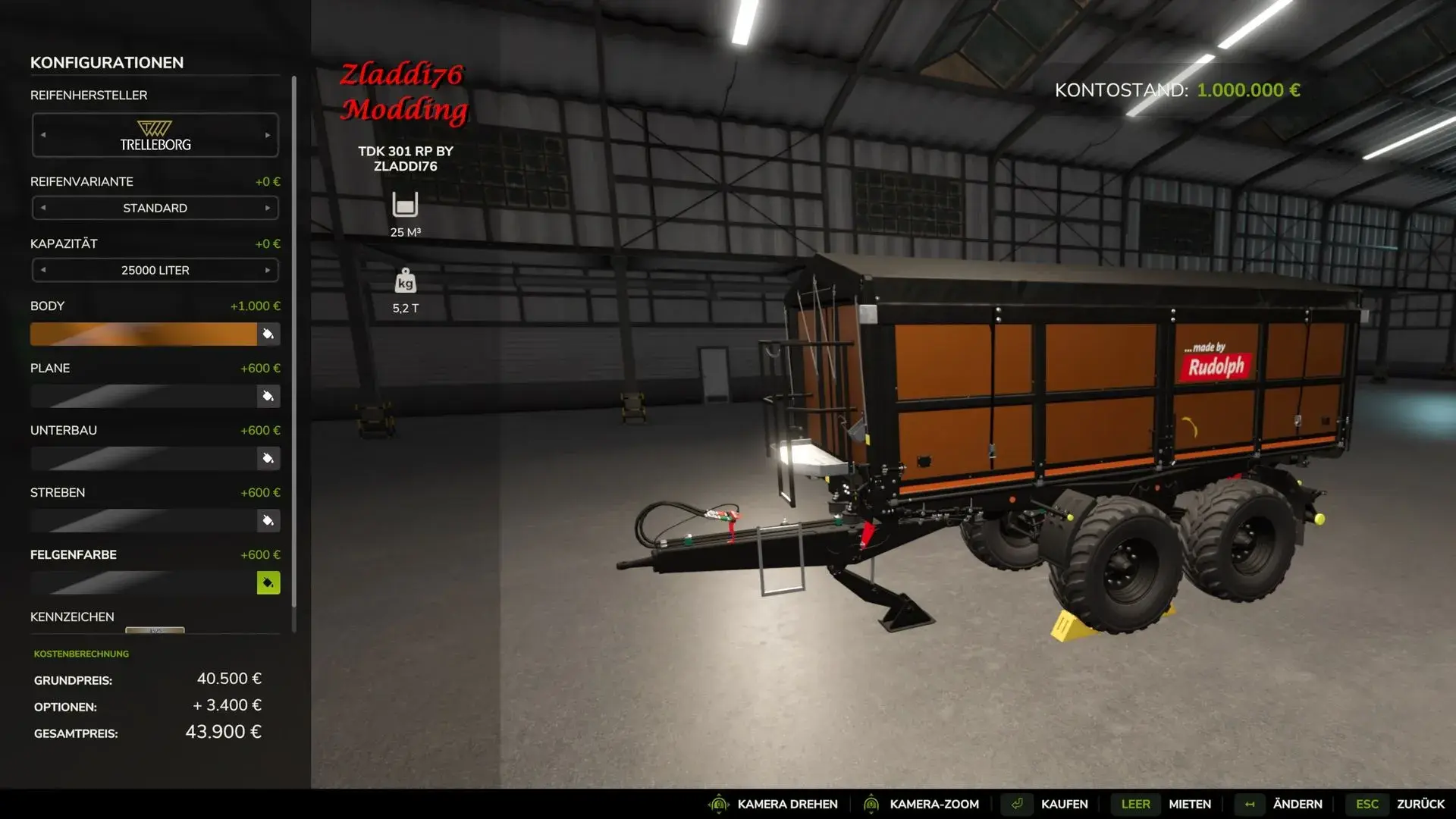Viewport: 1456px width, 819px height.
Task: Click the Konfigurationen panel heading
Action: [106, 63]
